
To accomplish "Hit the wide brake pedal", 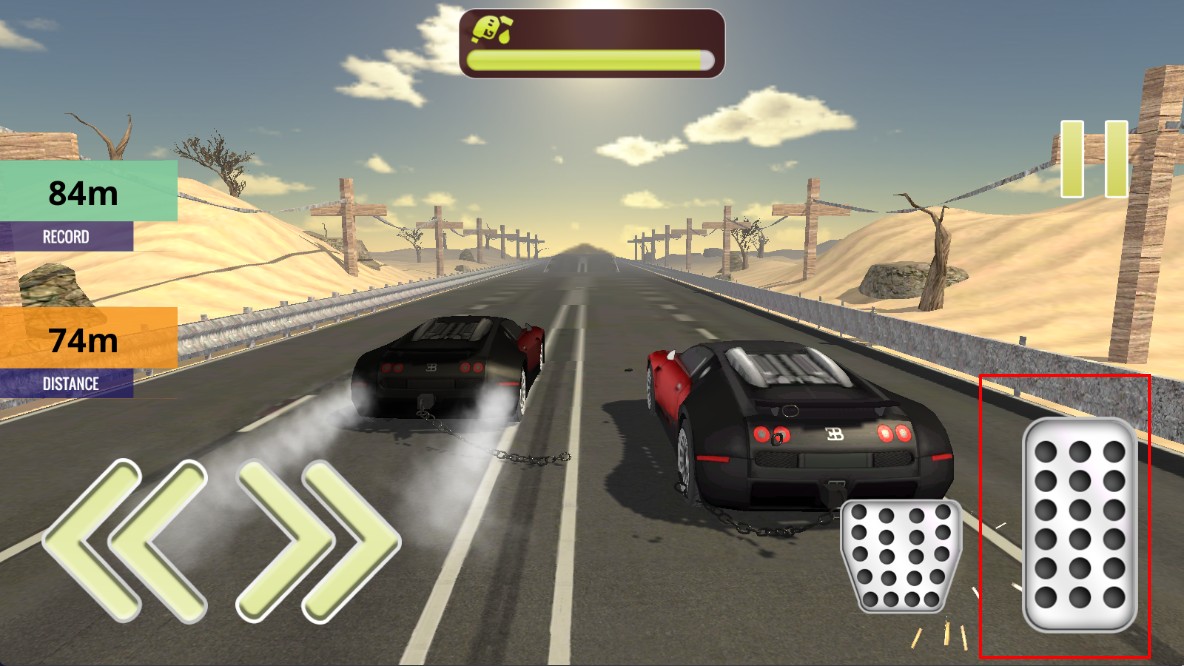I will (901, 555).
